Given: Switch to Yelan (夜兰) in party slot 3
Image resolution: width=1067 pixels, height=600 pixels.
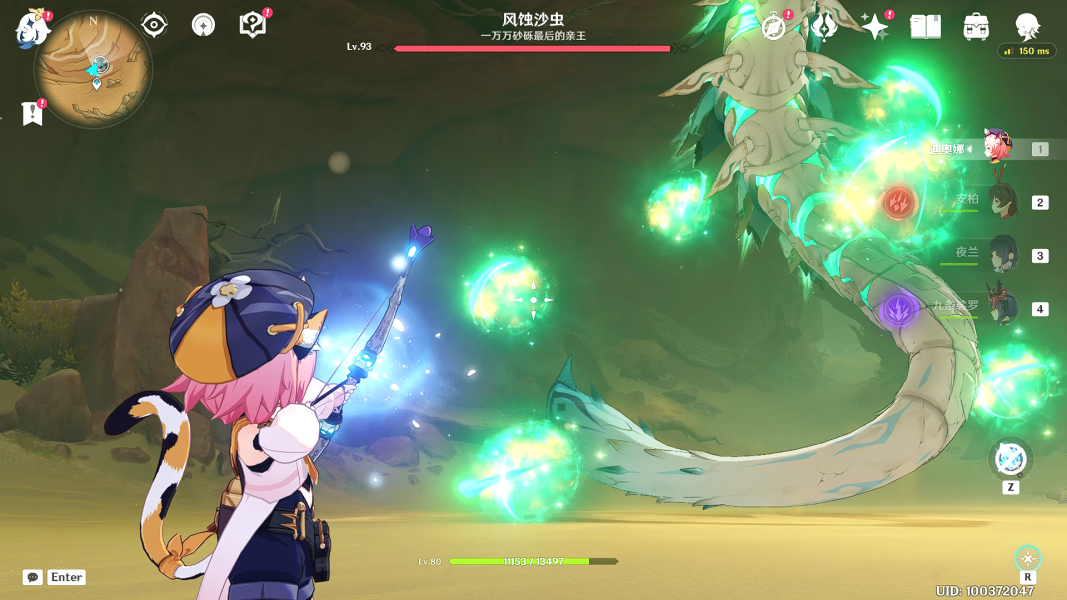Looking at the screenshot, I should click(1001, 255).
